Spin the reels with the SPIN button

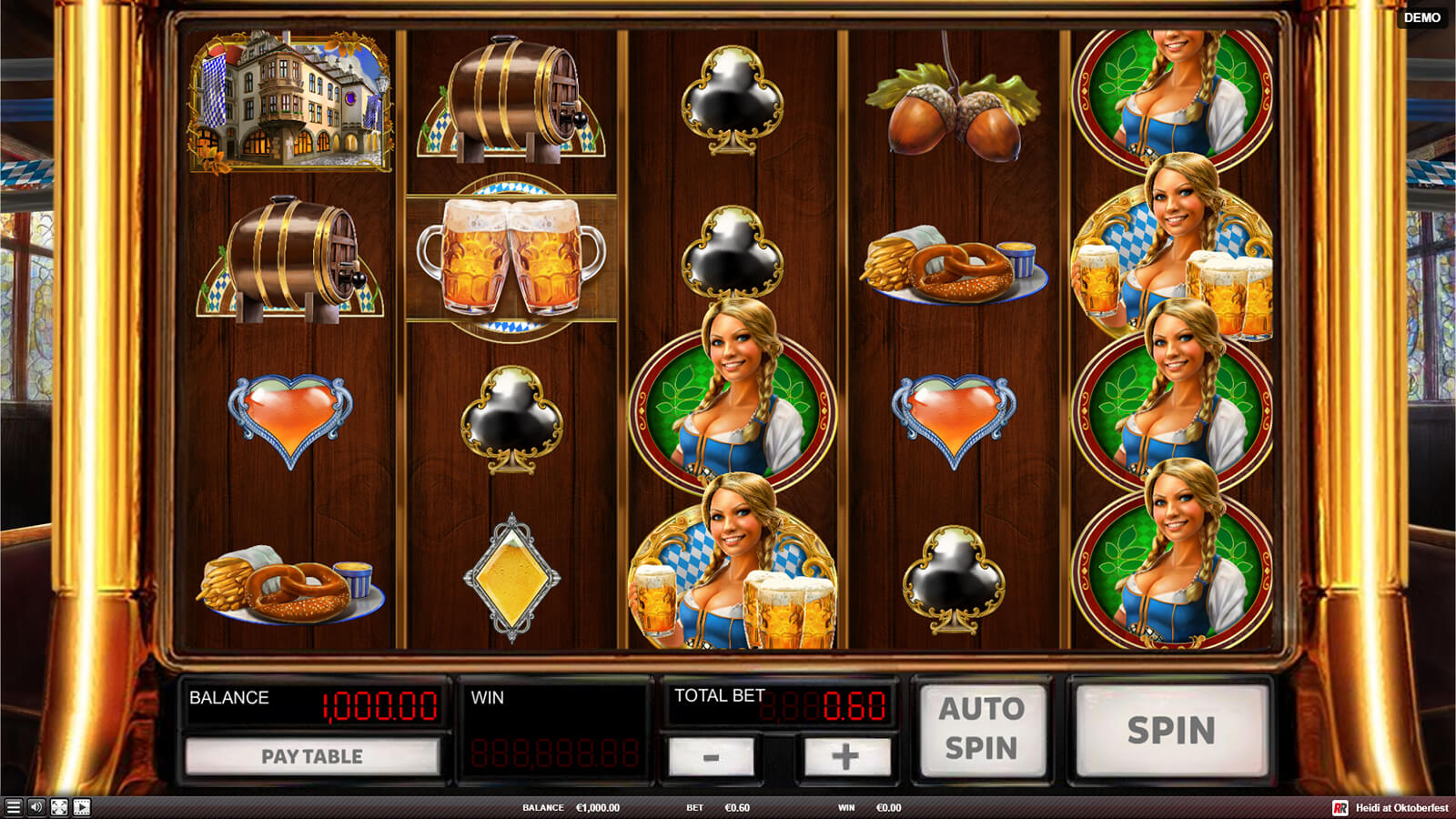(x=1171, y=731)
